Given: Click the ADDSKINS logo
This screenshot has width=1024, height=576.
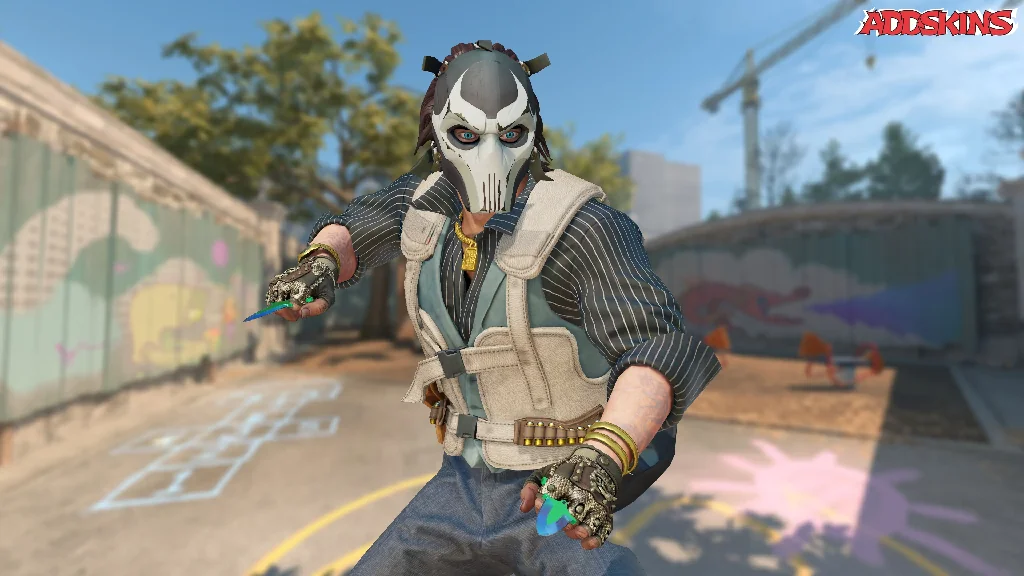Looking at the screenshot, I should pyautogui.click(x=936, y=22).
